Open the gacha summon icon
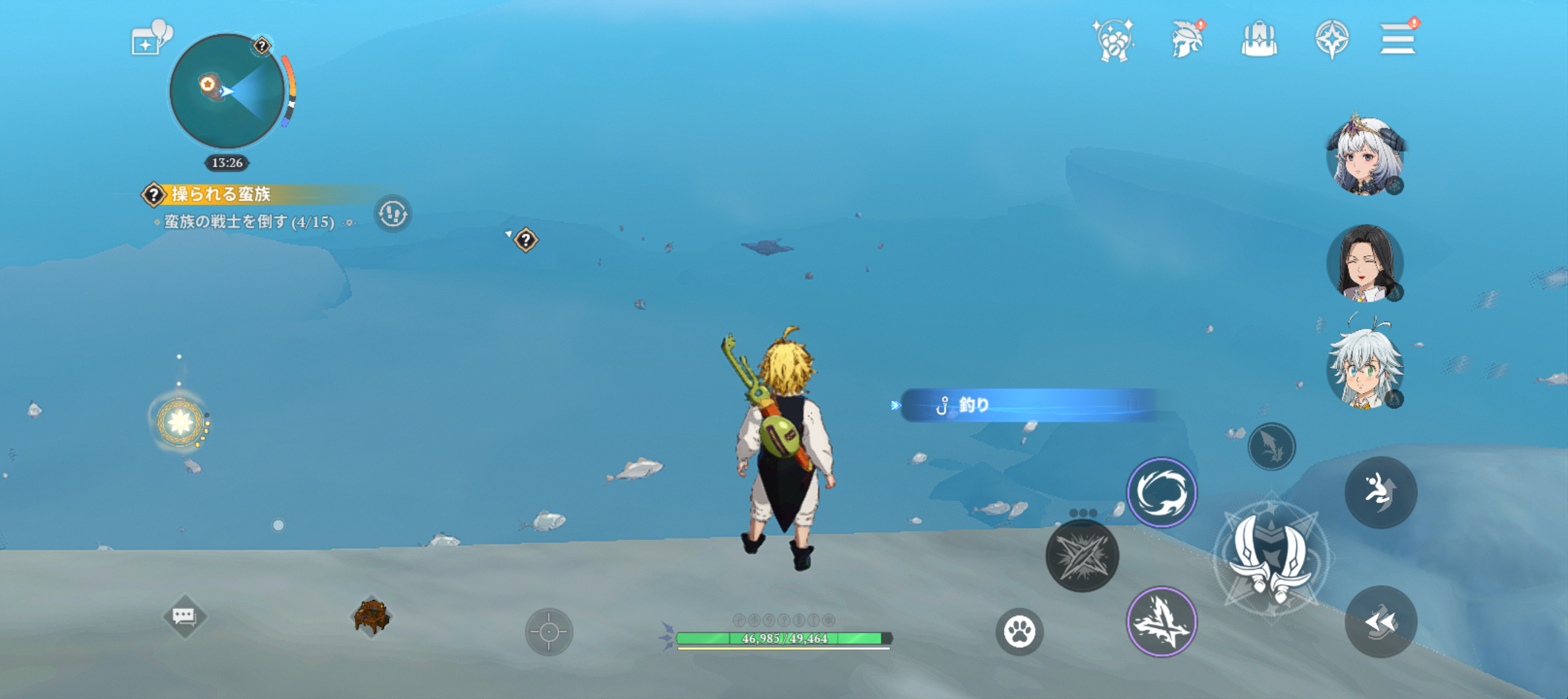The width and height of the screenshot is (1568, 699). click(1113, 40)
